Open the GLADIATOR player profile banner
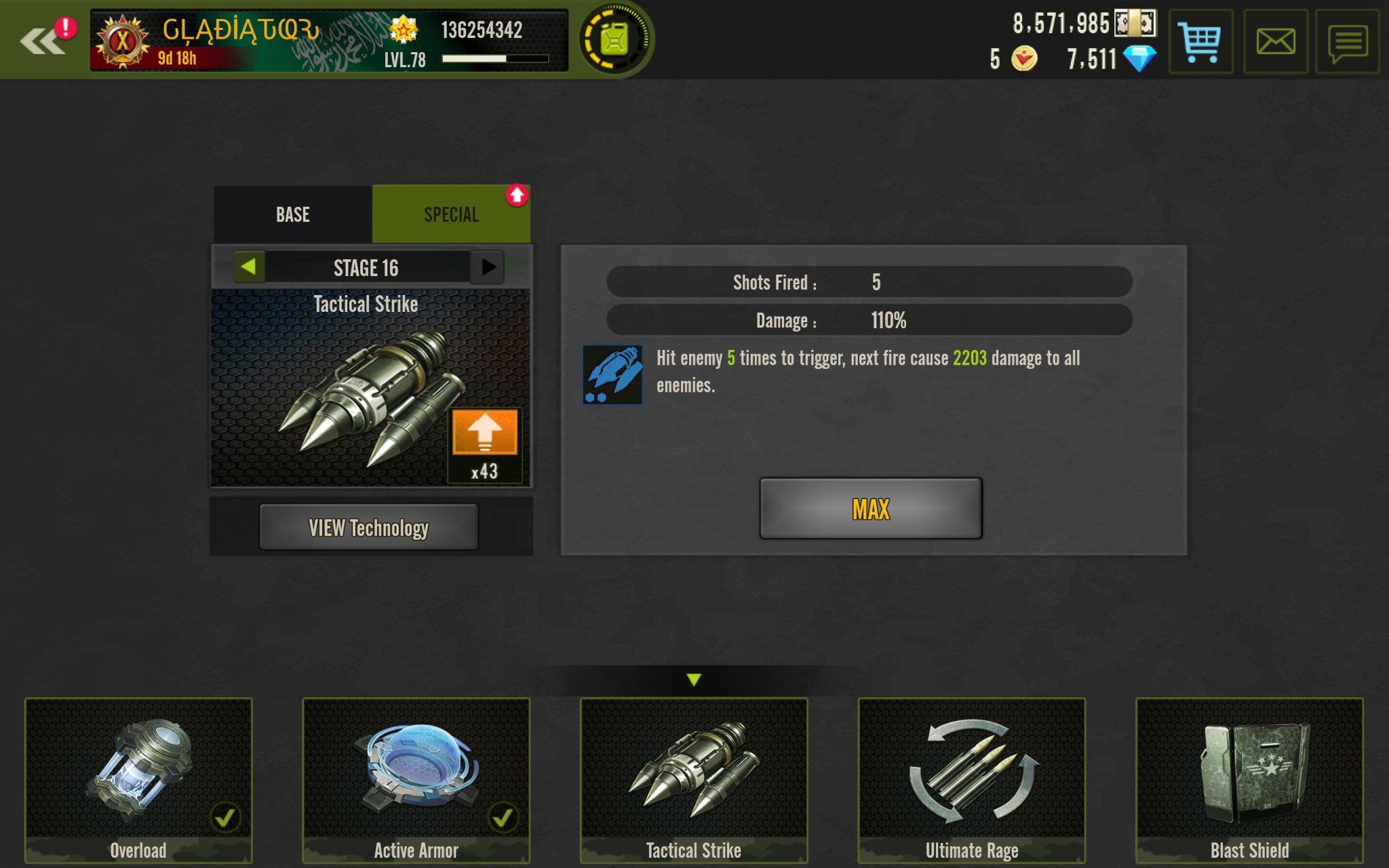The height and width of the screenshot is (868, 1389). [329, 41]
